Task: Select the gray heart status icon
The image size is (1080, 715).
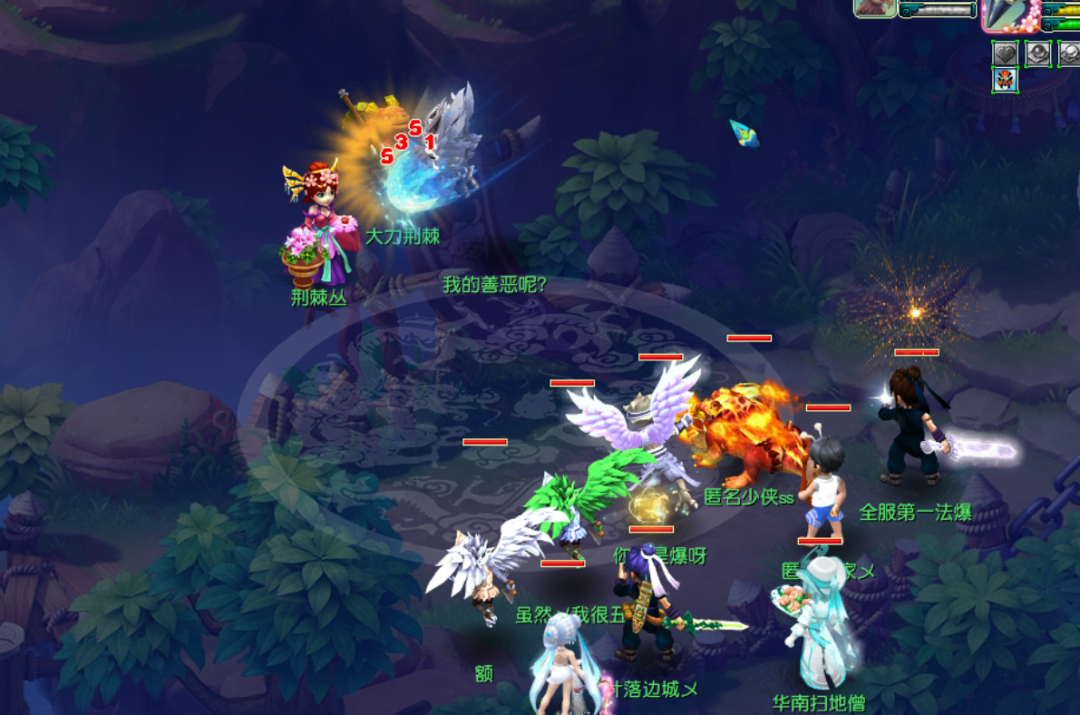Action: [x=1005, y=53]
